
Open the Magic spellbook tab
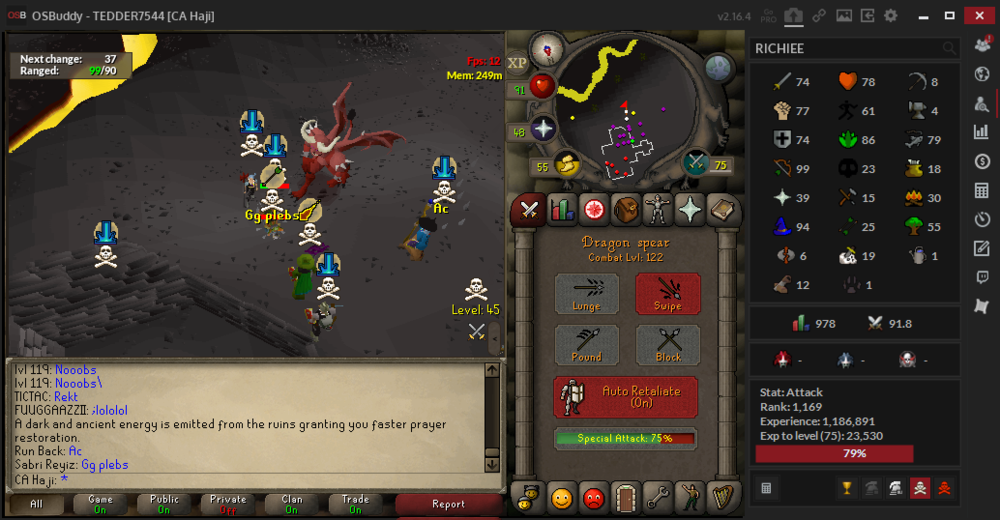[x=722, y=210]
